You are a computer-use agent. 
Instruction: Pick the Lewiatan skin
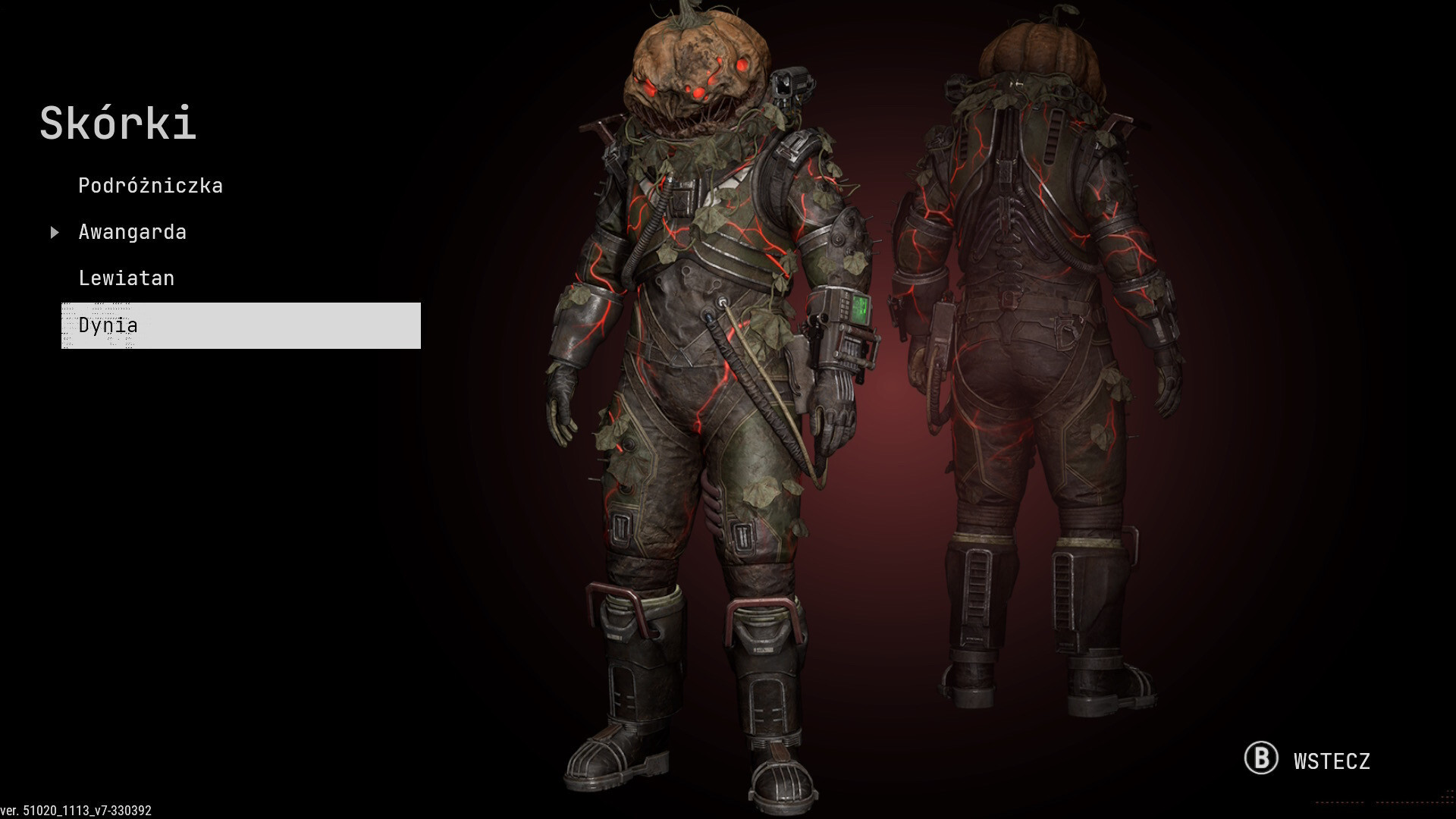pos(126,278)
